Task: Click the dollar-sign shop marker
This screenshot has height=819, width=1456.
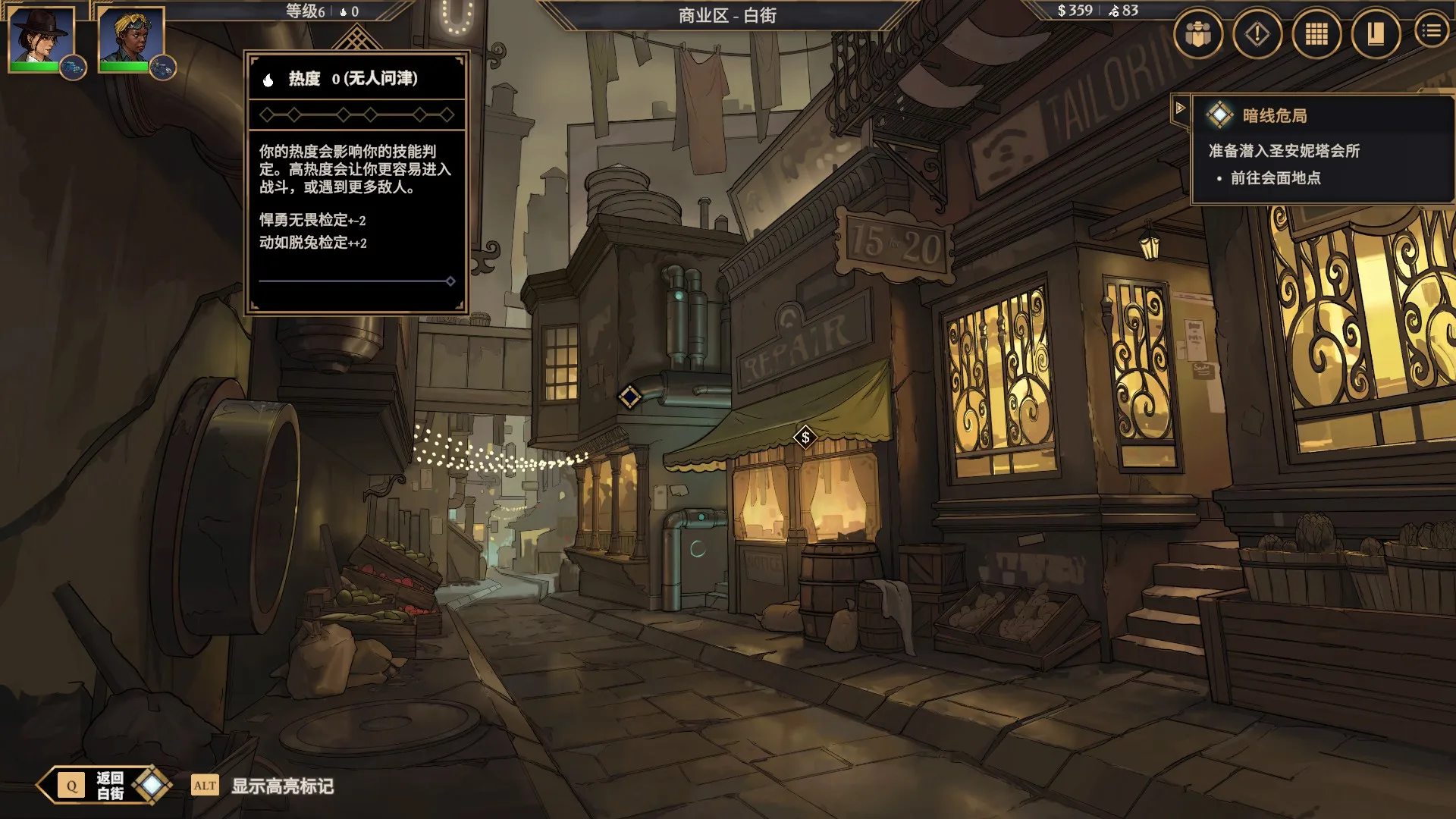Action: pyautogui.click(x=805, y=437)
